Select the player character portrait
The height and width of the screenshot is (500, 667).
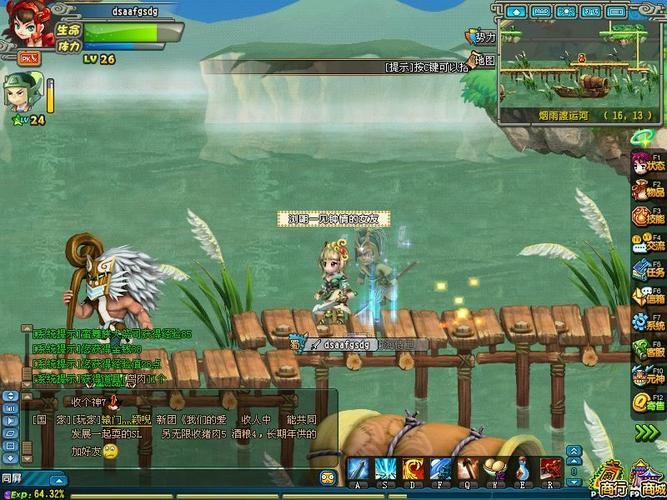(22, 25)
